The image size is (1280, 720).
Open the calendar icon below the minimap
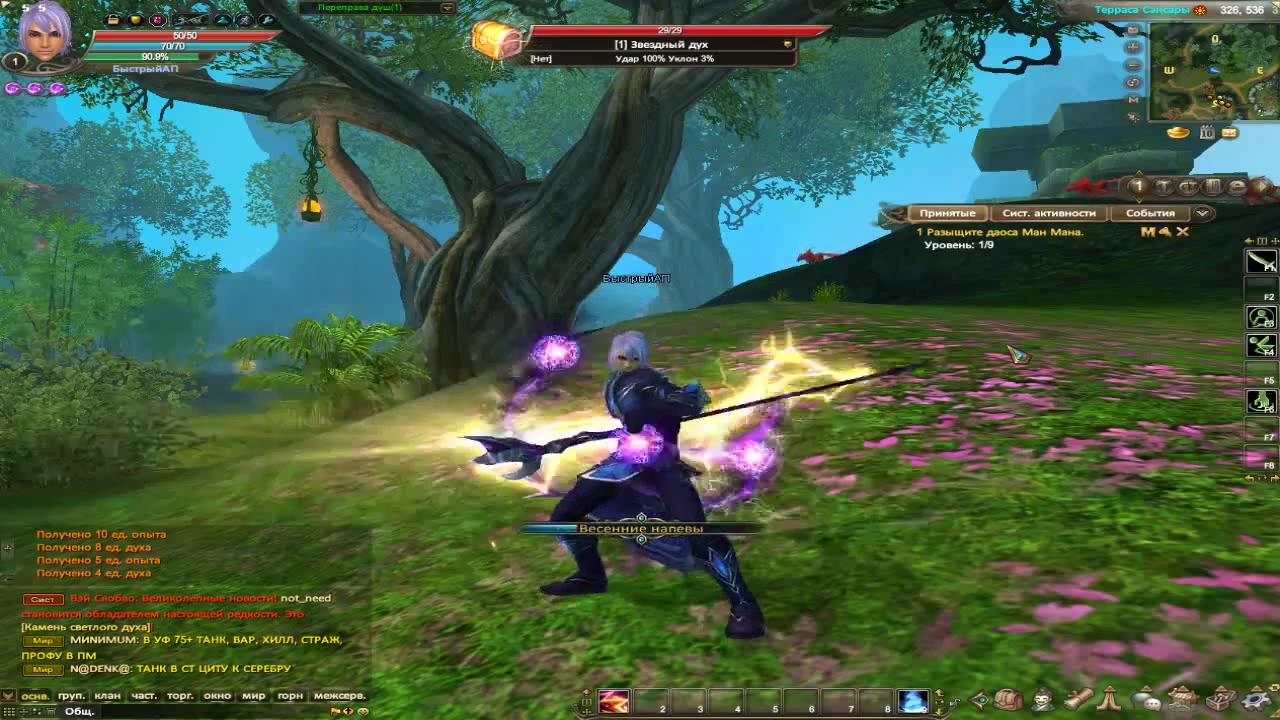point(1207,132)
